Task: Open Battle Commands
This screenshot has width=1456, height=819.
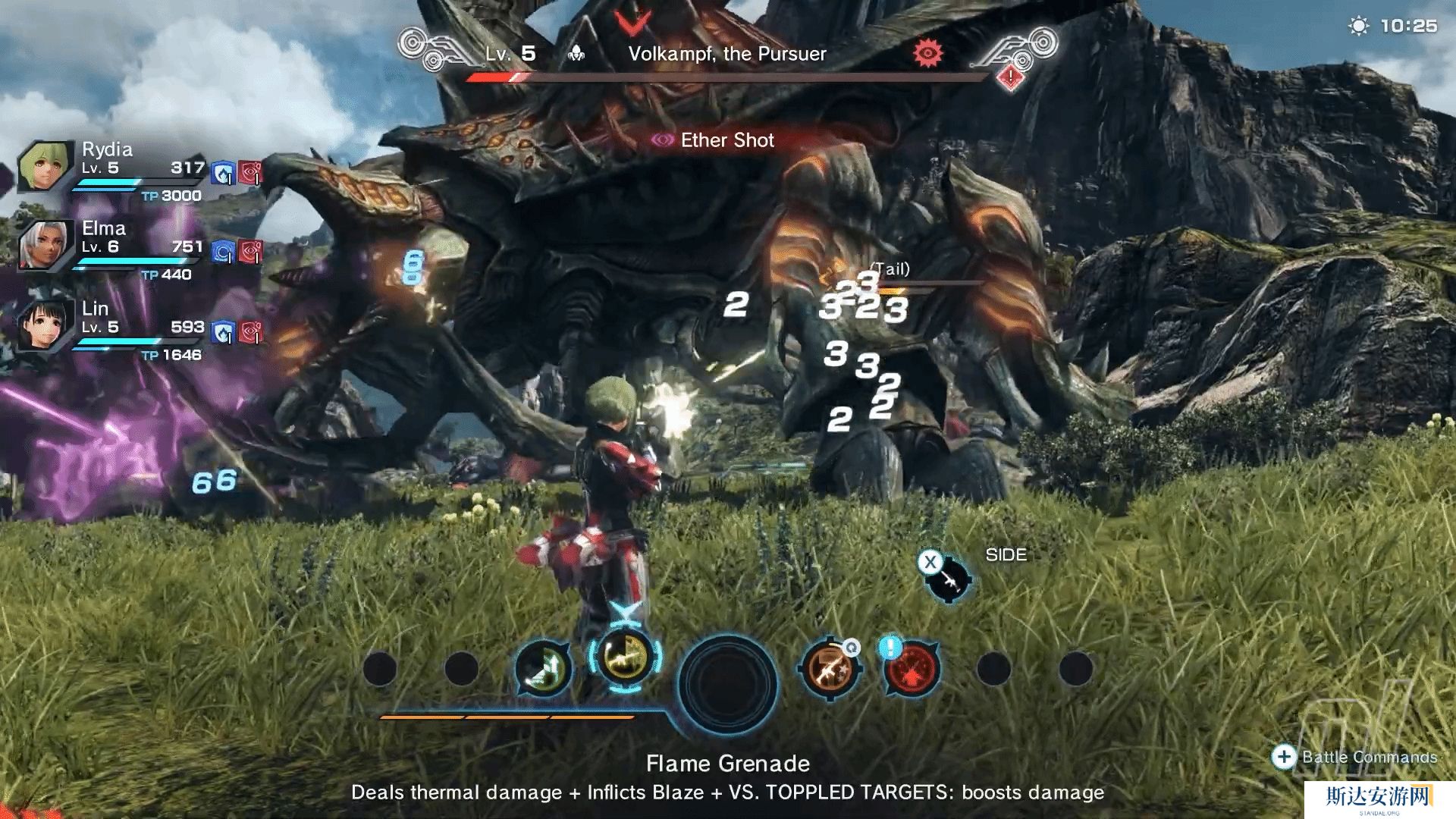Action: click(1355, 757)
